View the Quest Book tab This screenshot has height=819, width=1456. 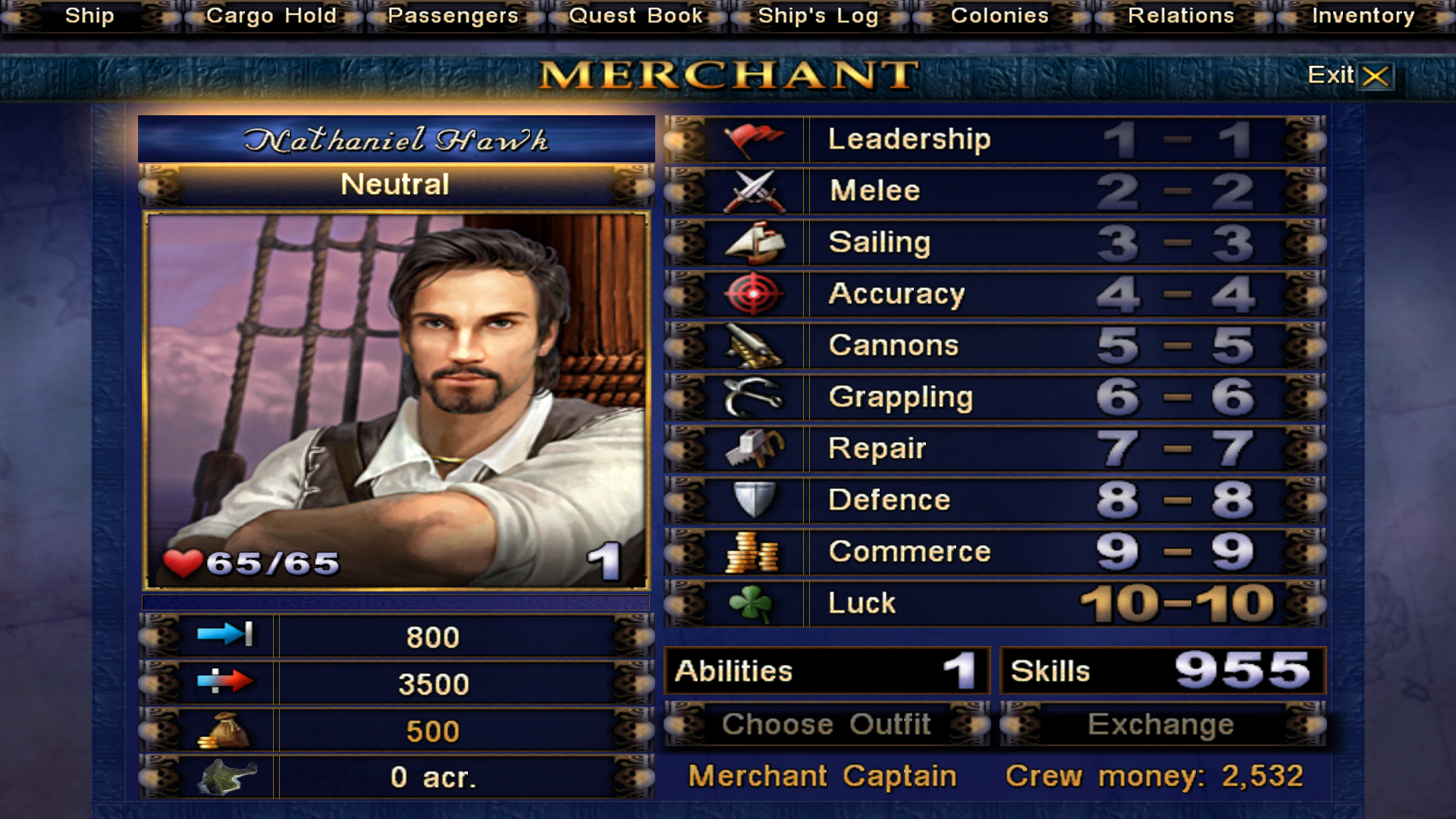tap(635, 16)
